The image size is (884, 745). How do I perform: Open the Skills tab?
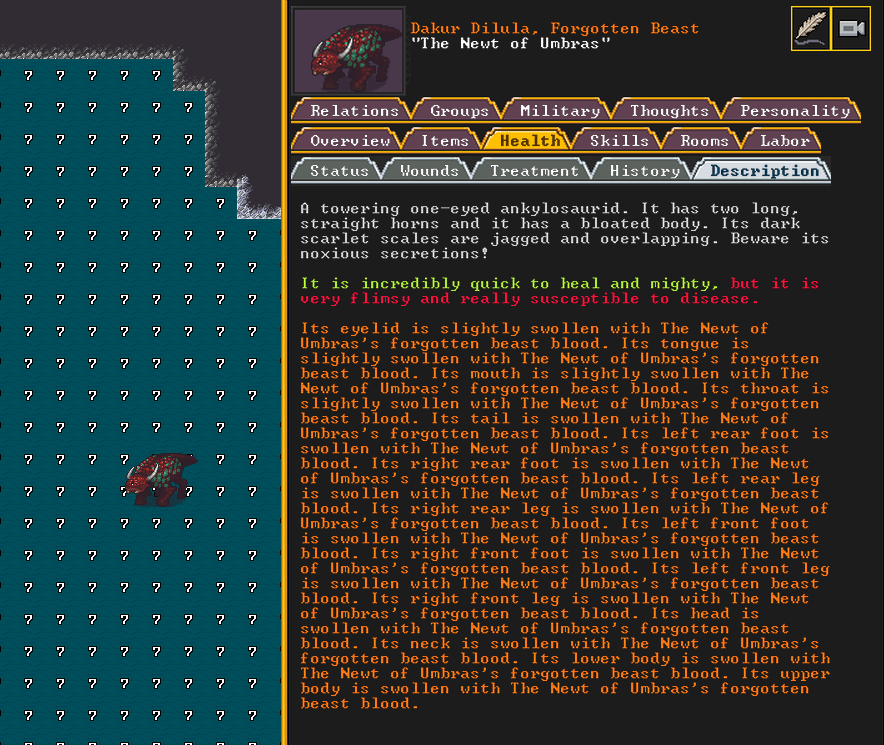click(619, 141)
